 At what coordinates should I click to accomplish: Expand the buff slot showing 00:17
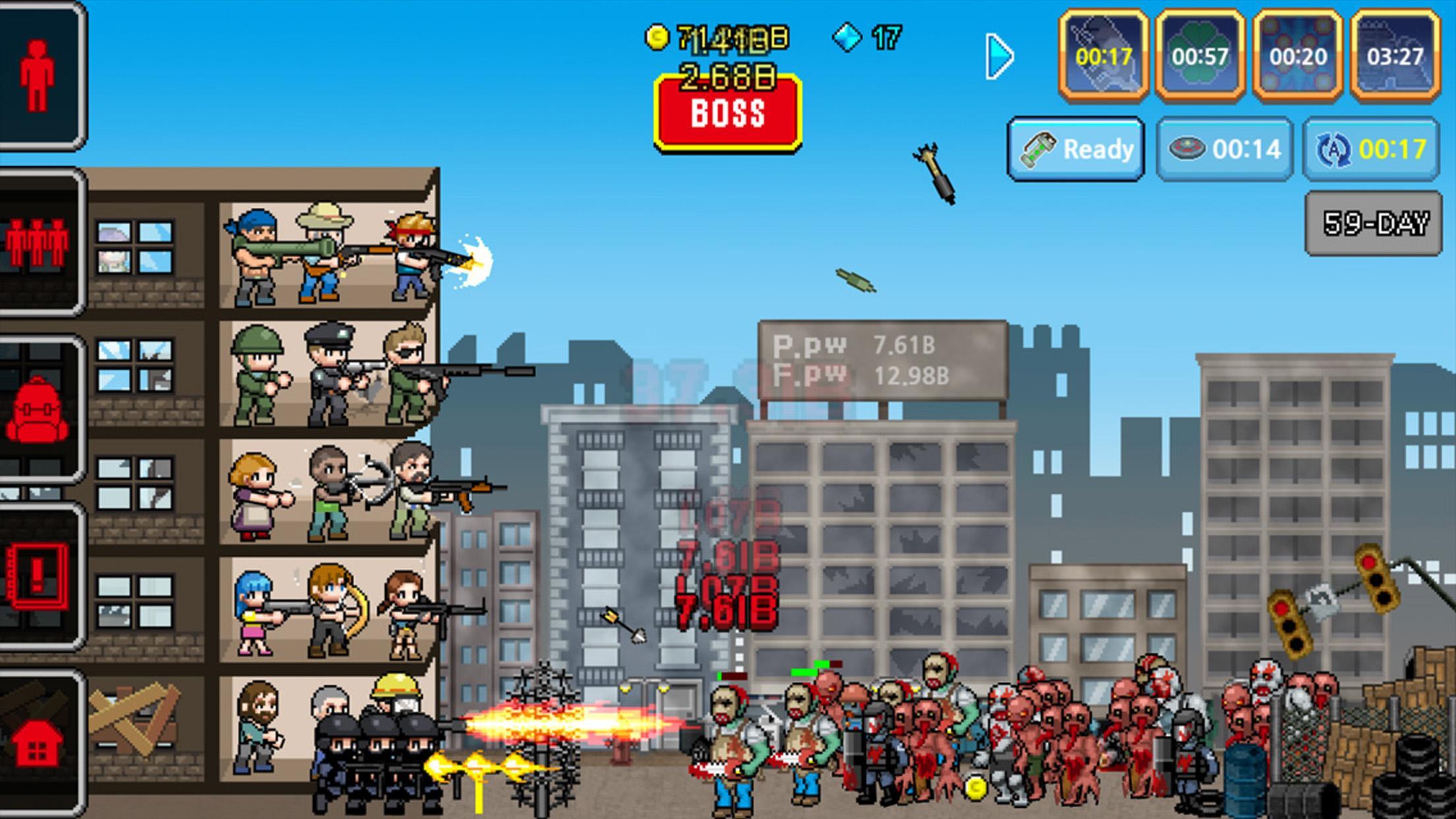(x=1105, y=56)
